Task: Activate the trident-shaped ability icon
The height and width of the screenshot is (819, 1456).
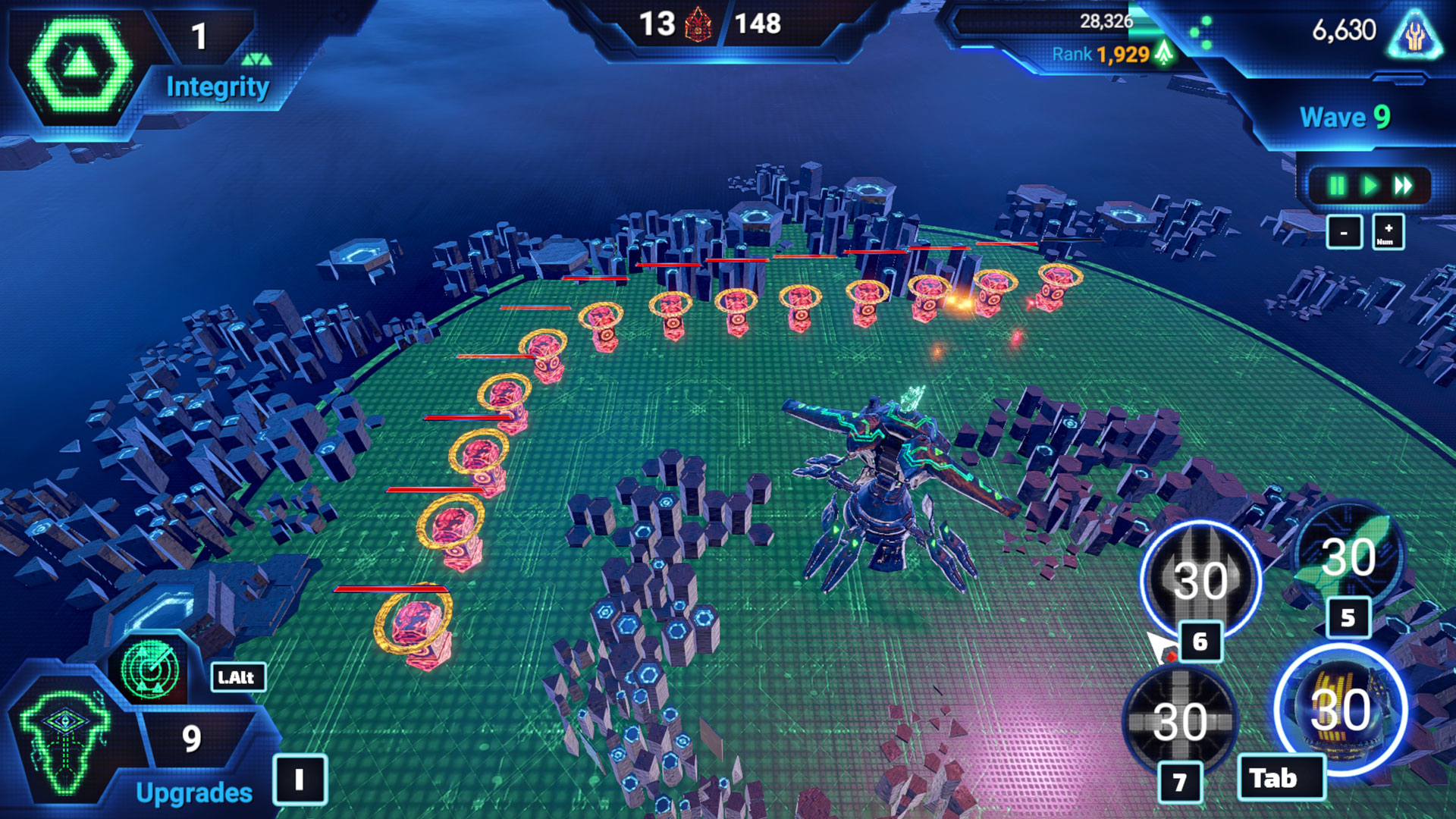Action: click(x=1200, y=579)
